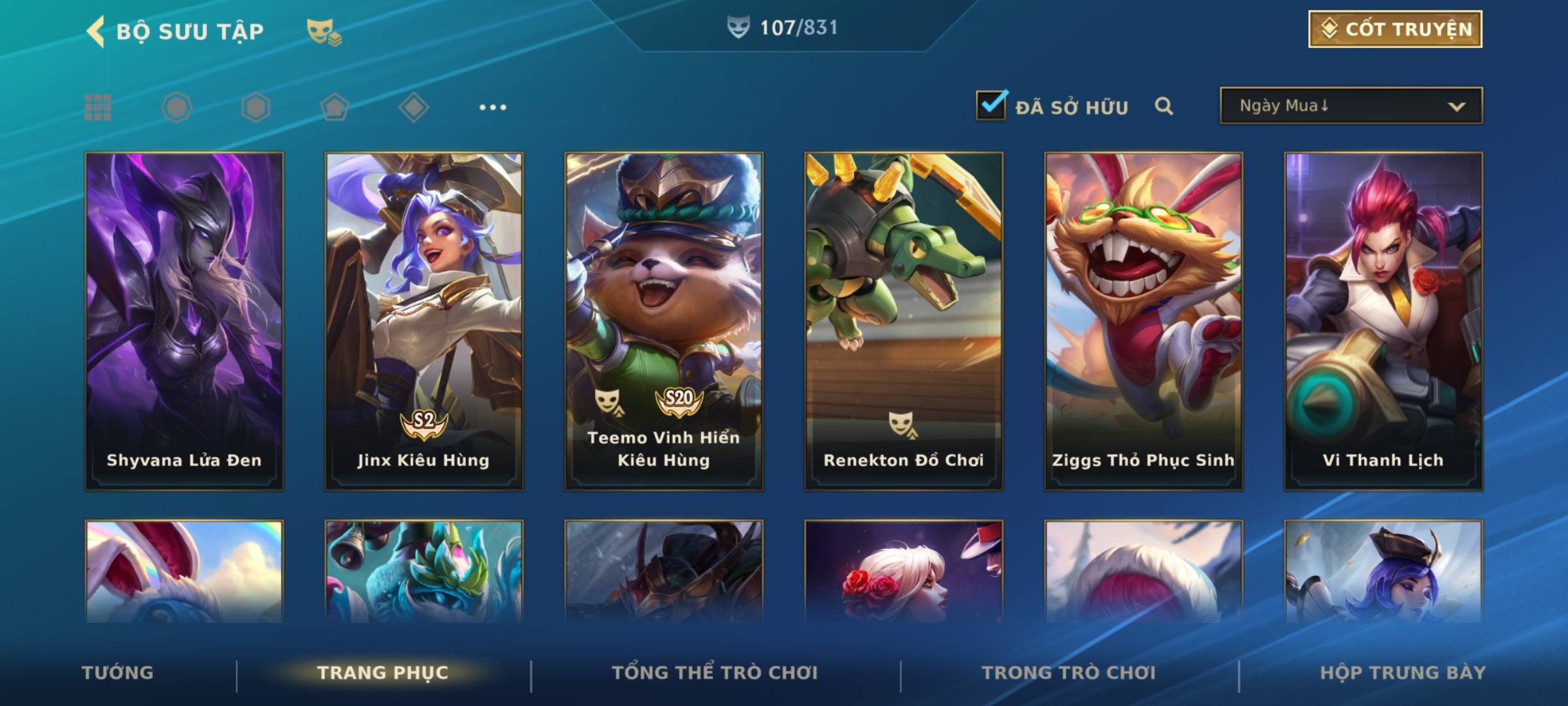
Task: Click the gold mask with coins icon
Action: click(x=324, y=31)
